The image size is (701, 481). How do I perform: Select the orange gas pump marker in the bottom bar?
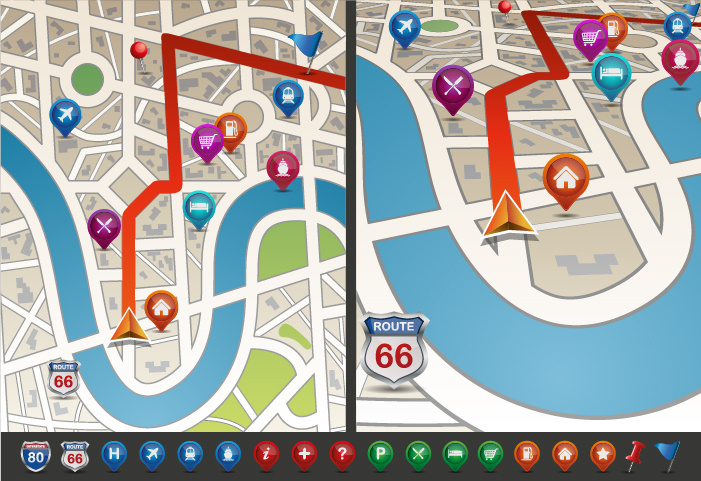pyautogui.click(x=527, y=455)
